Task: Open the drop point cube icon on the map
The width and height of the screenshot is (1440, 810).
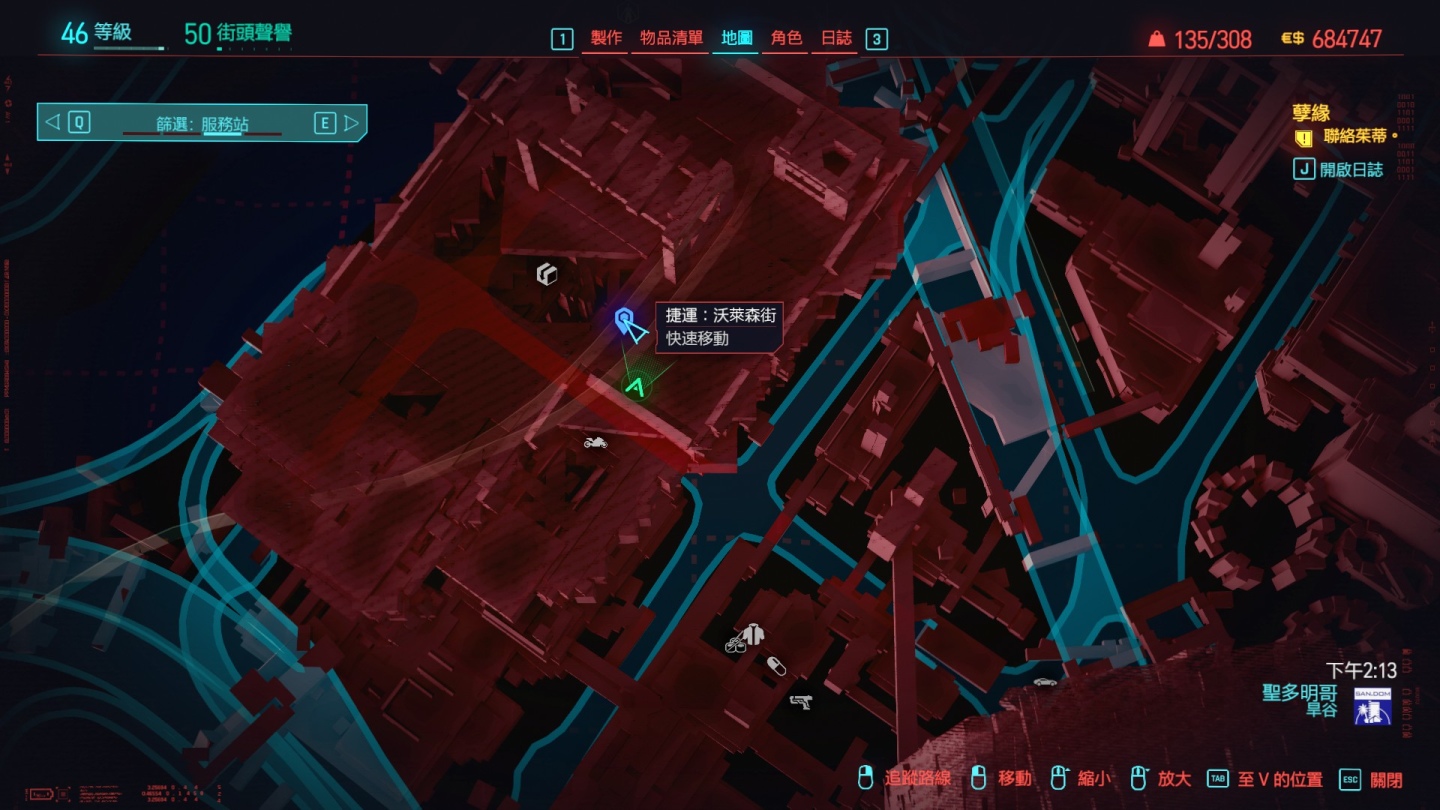Action: click(x=546, y=273)
